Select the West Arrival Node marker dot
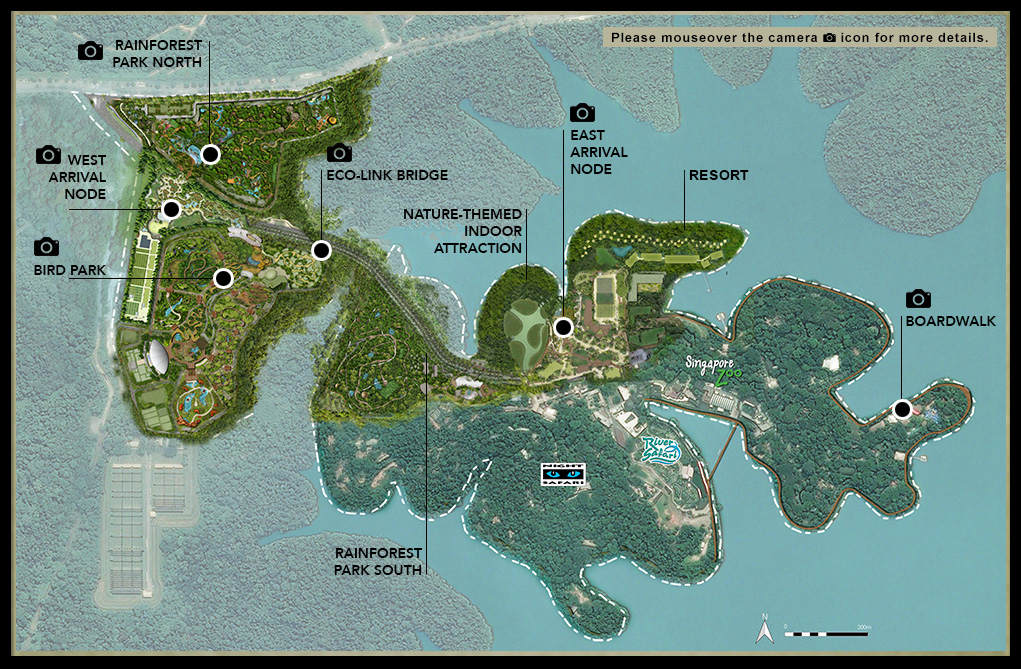 click(x=171, y=209)
